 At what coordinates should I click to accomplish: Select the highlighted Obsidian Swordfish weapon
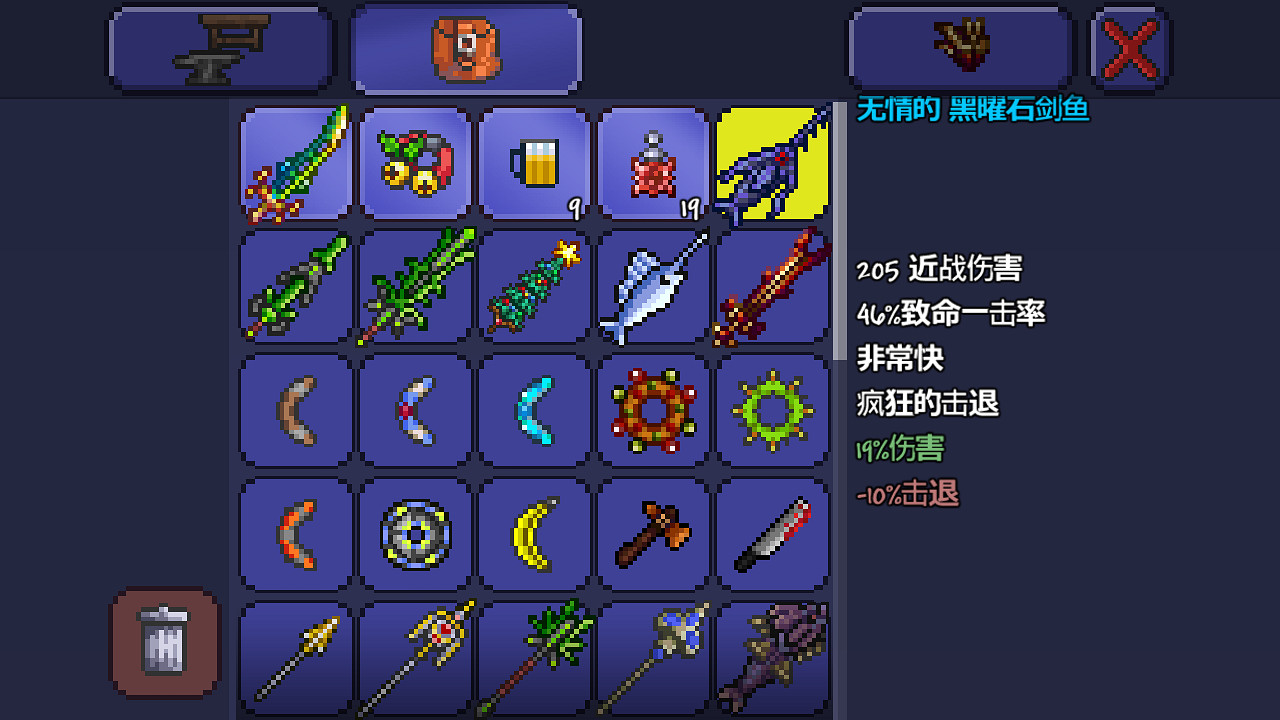coord(772,164)
